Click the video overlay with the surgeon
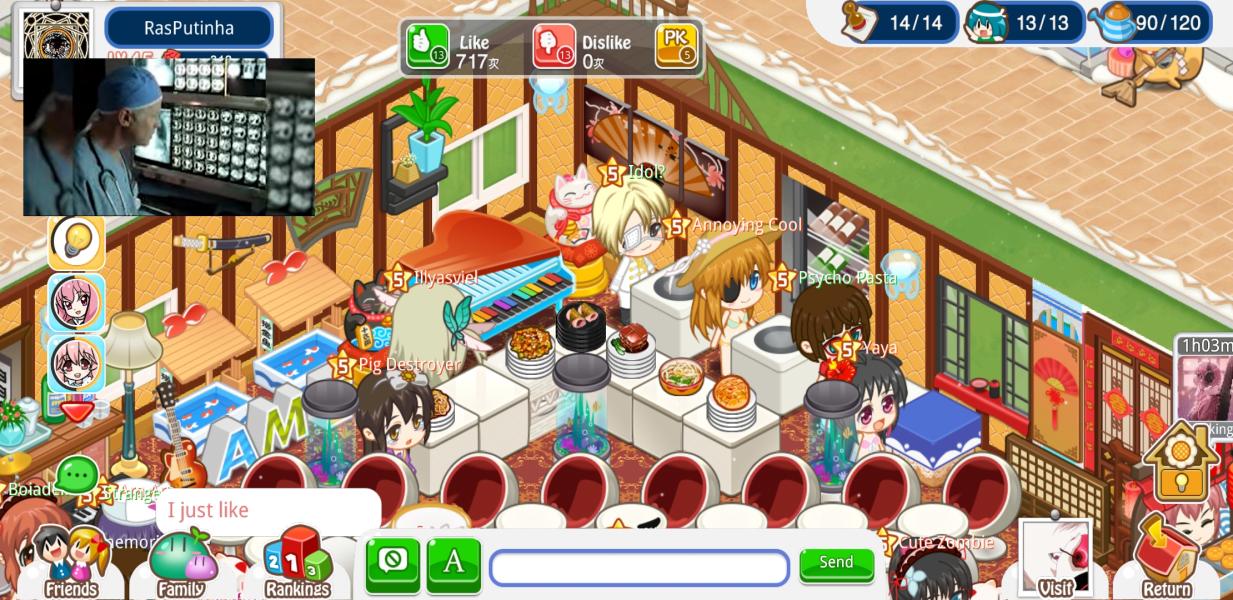This screenshot has height=600, width=1233. 169,137
